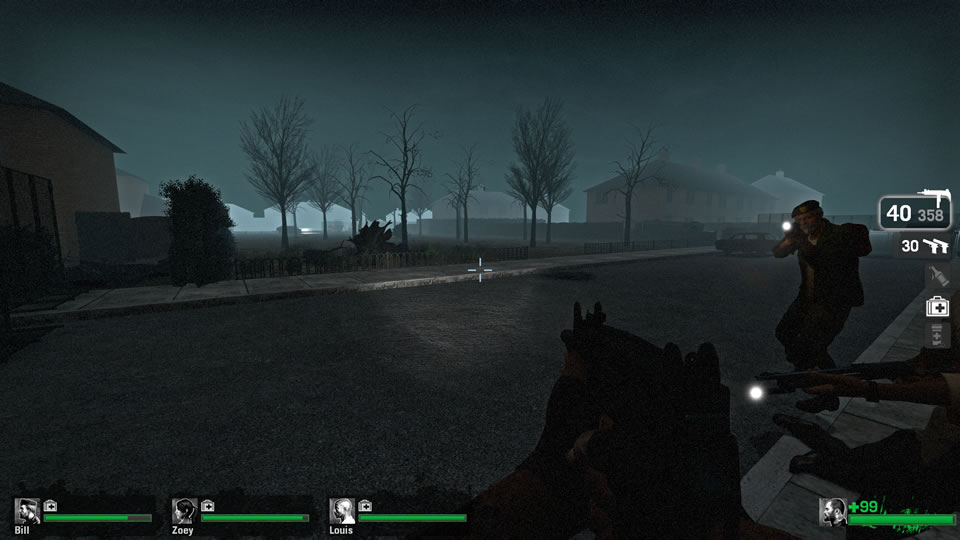Choose the first aid kit slot
Viewport: 960px width, 540px height.
click(936, 307)
